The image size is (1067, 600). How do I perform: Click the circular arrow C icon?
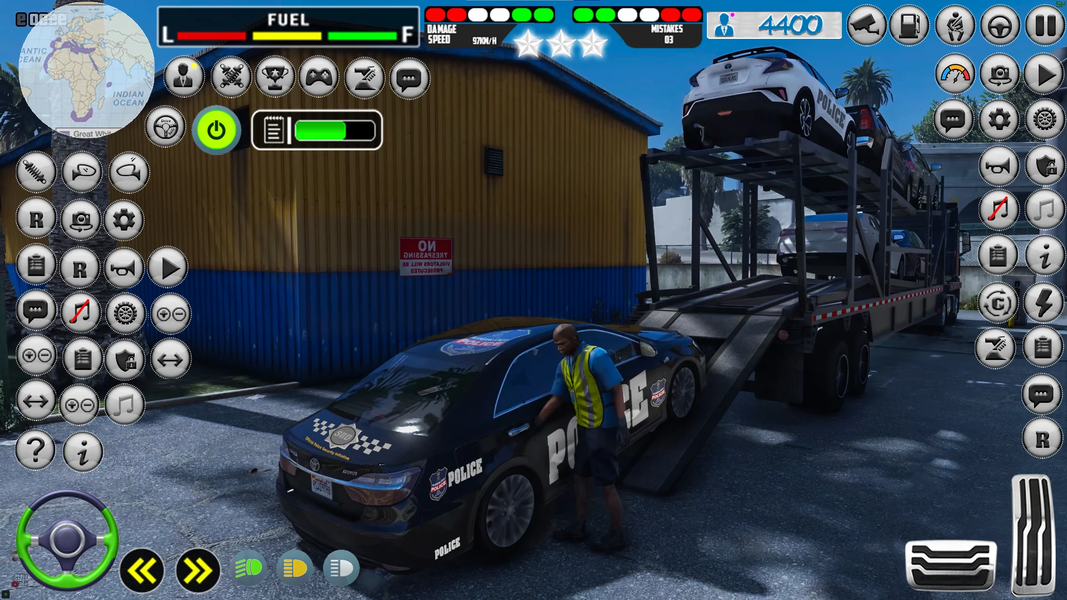[x=997, y=303]
